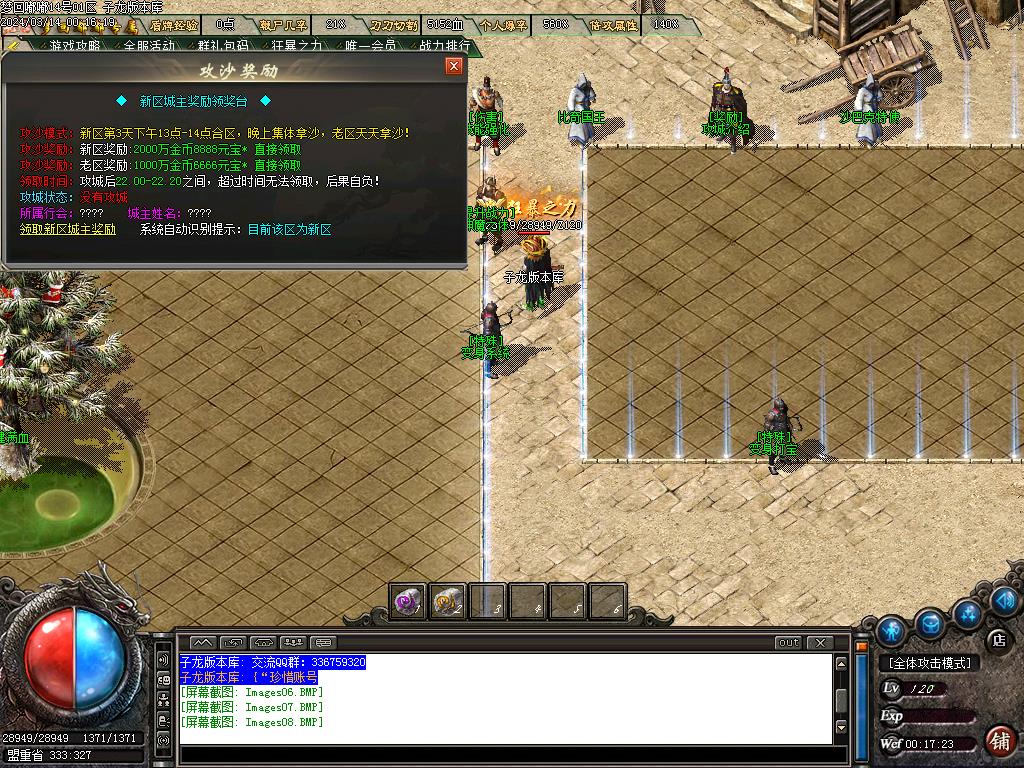Open the blue bag inventory icon
Image resolution: width=1024 pixels, height=768 pixels.
click(x=930, y=622)
